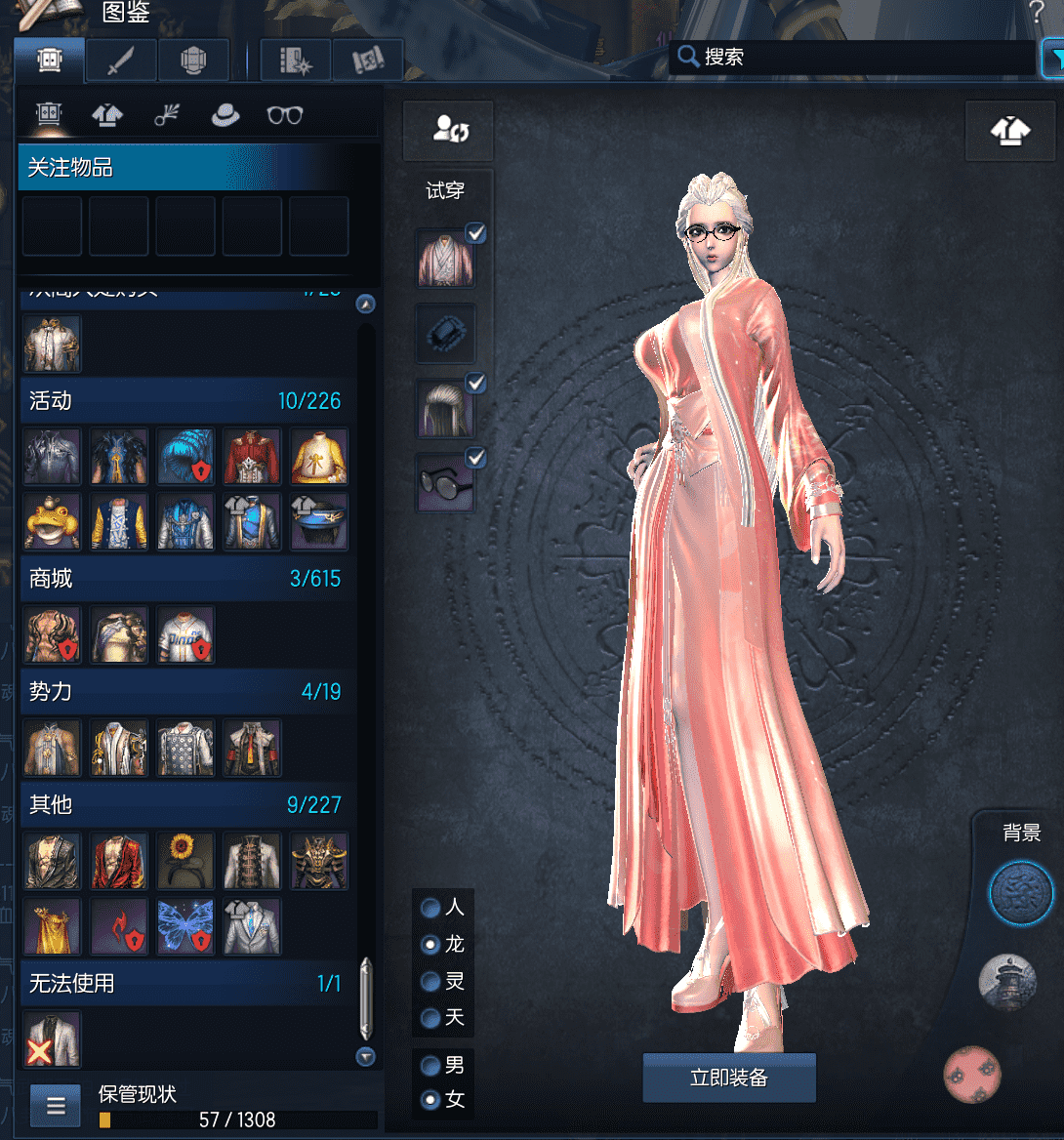This screenshot has width=1064, height=1140.
Task: Select the yellow frog costume icon
Action: tap(53, 520)
